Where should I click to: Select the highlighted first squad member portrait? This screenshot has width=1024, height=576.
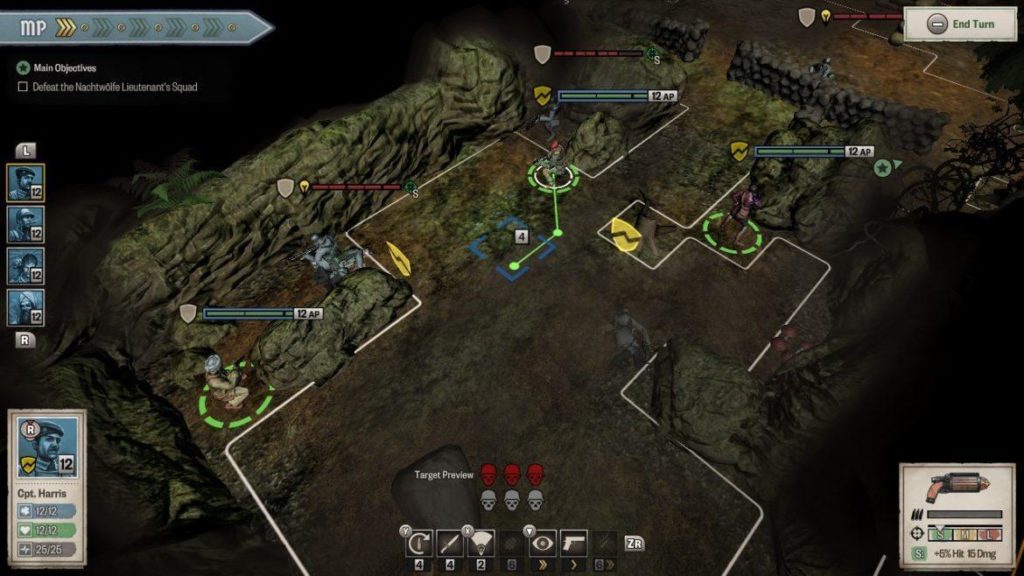point(27,184)
